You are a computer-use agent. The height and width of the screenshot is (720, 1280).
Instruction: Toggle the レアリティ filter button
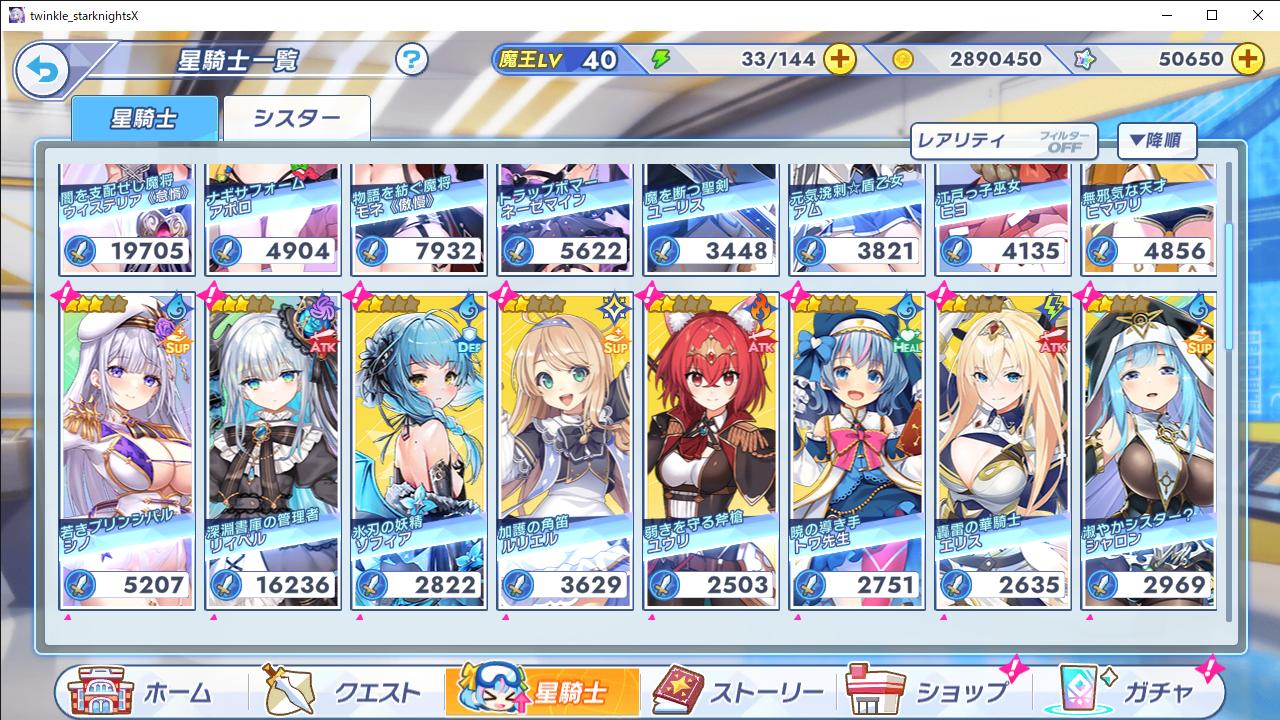pyautogui.click(x=1004, y=141)
